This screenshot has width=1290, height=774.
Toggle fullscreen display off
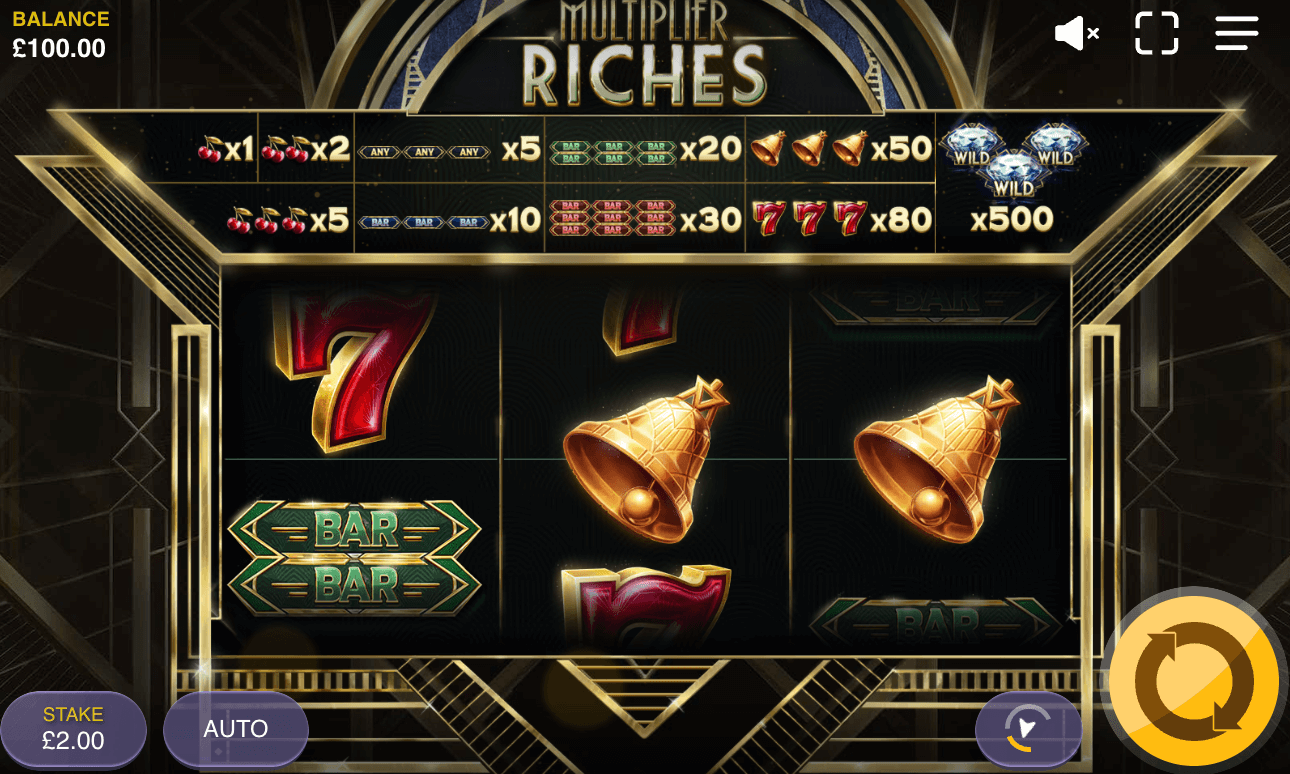1157,32
